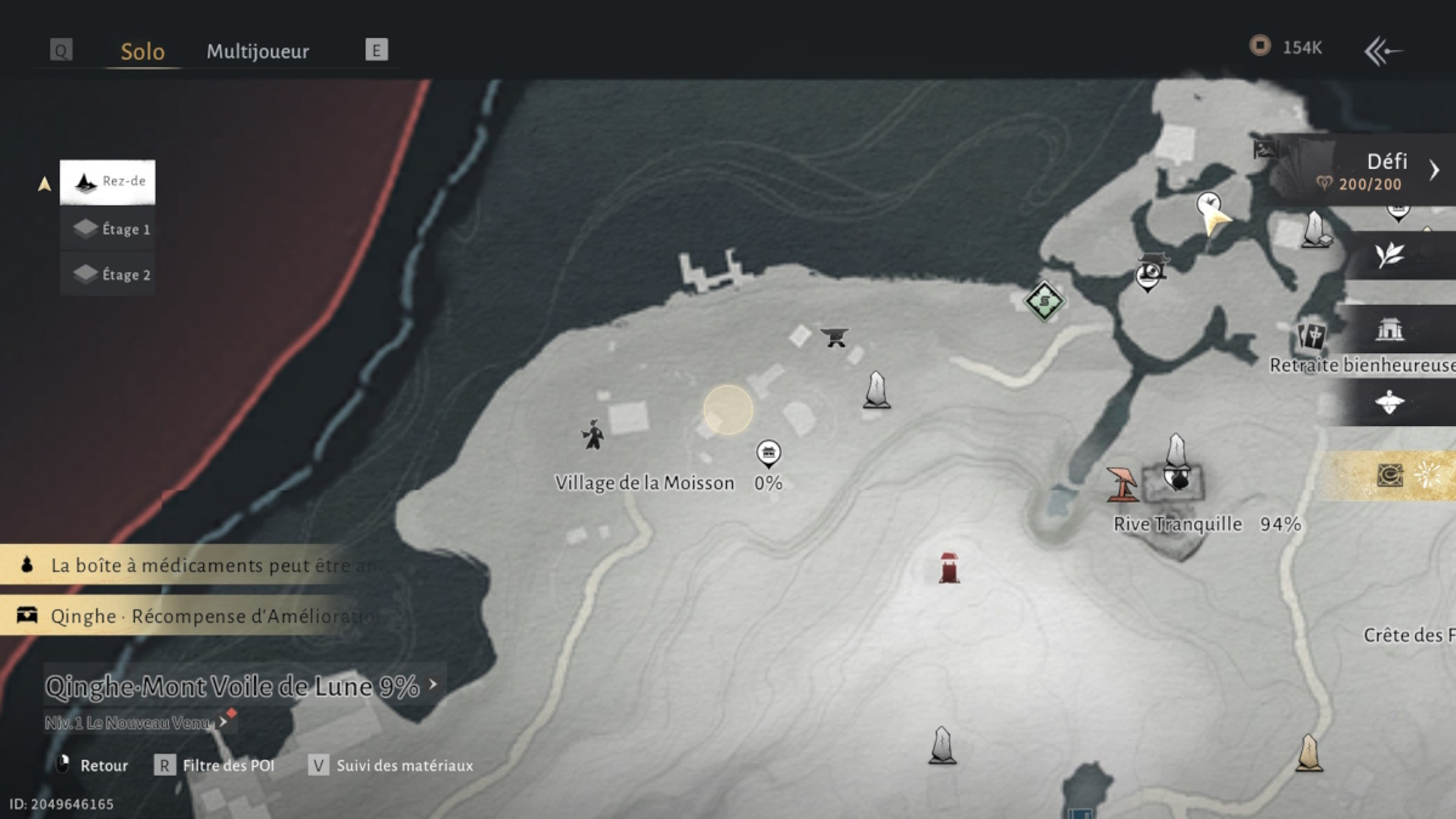Viewport: 1456px width, 819px height.
Task: Switch to the Multijoueur tab
Action: click(259, 52)
